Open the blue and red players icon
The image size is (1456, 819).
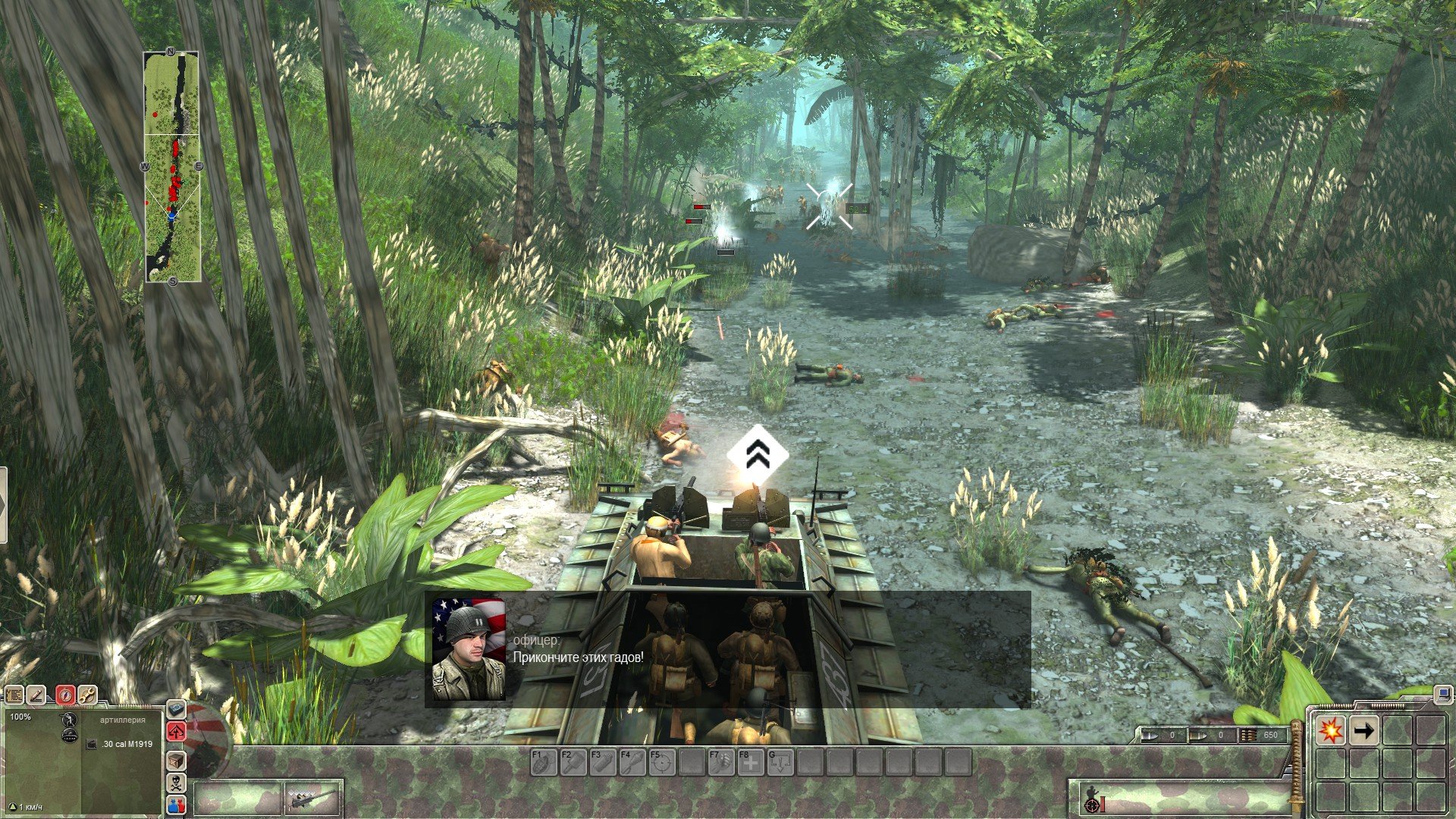pos(176,805)
